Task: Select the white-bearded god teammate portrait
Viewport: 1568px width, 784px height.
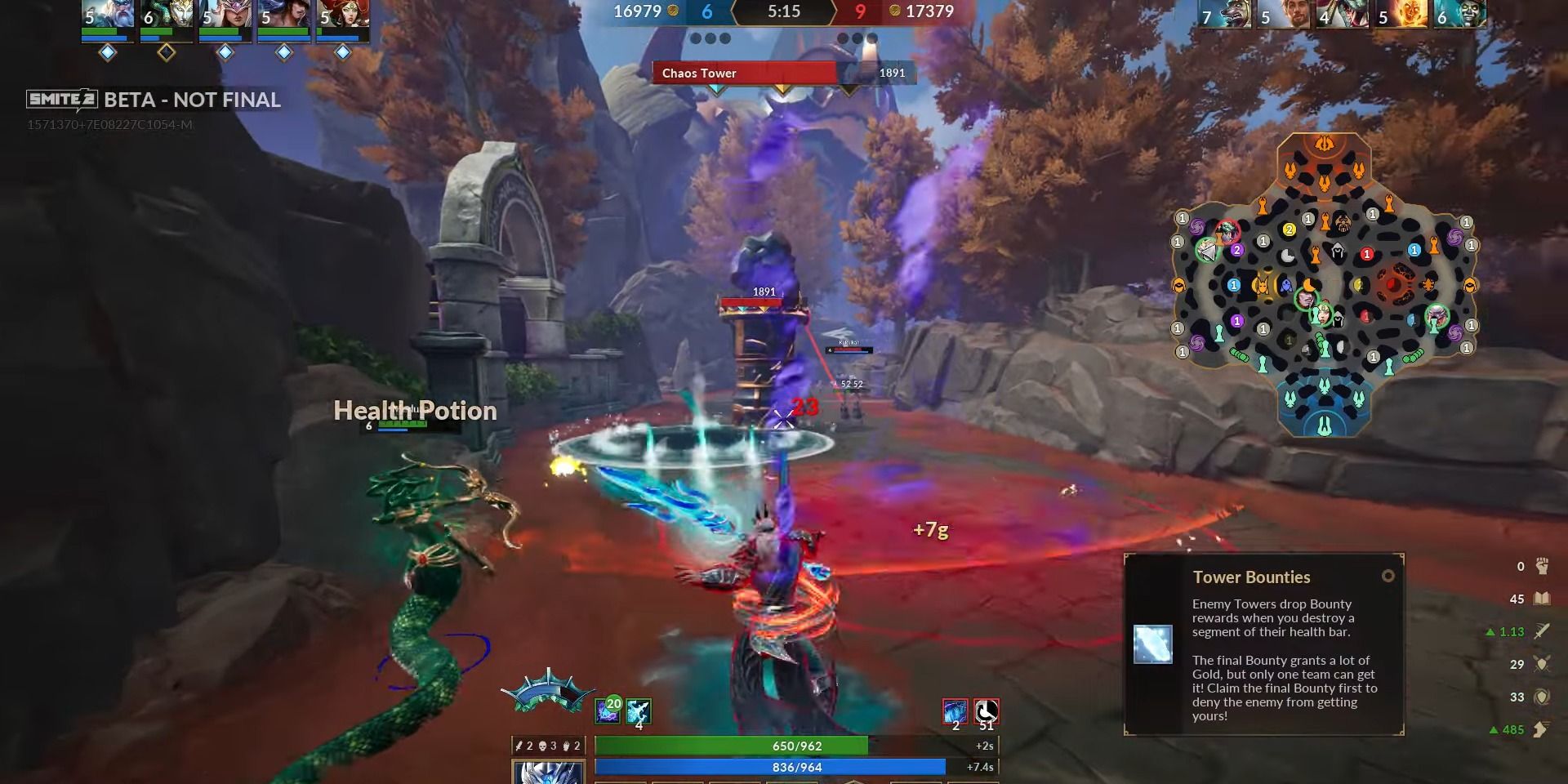Action: 108,14
